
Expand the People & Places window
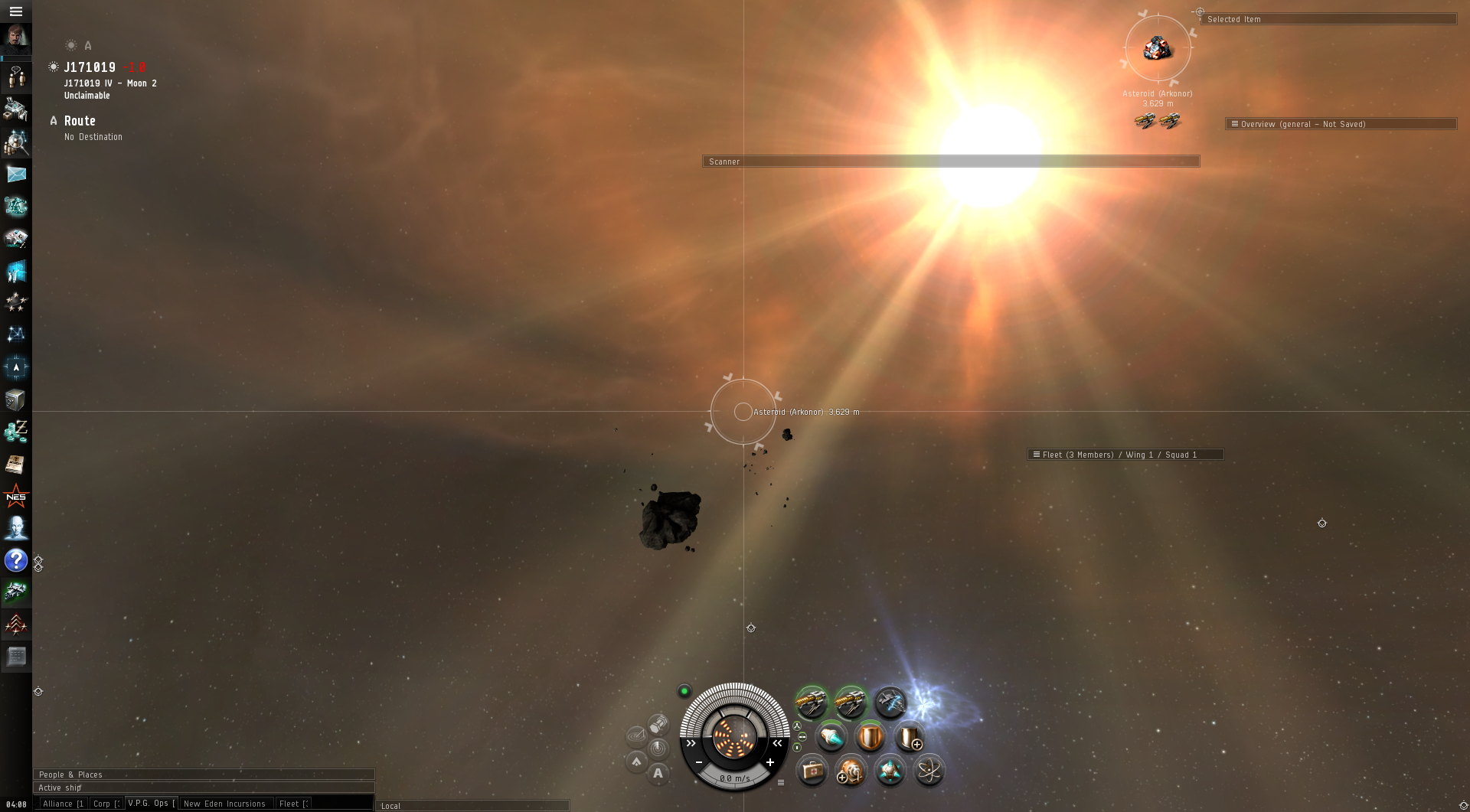[x=203, y=774]
